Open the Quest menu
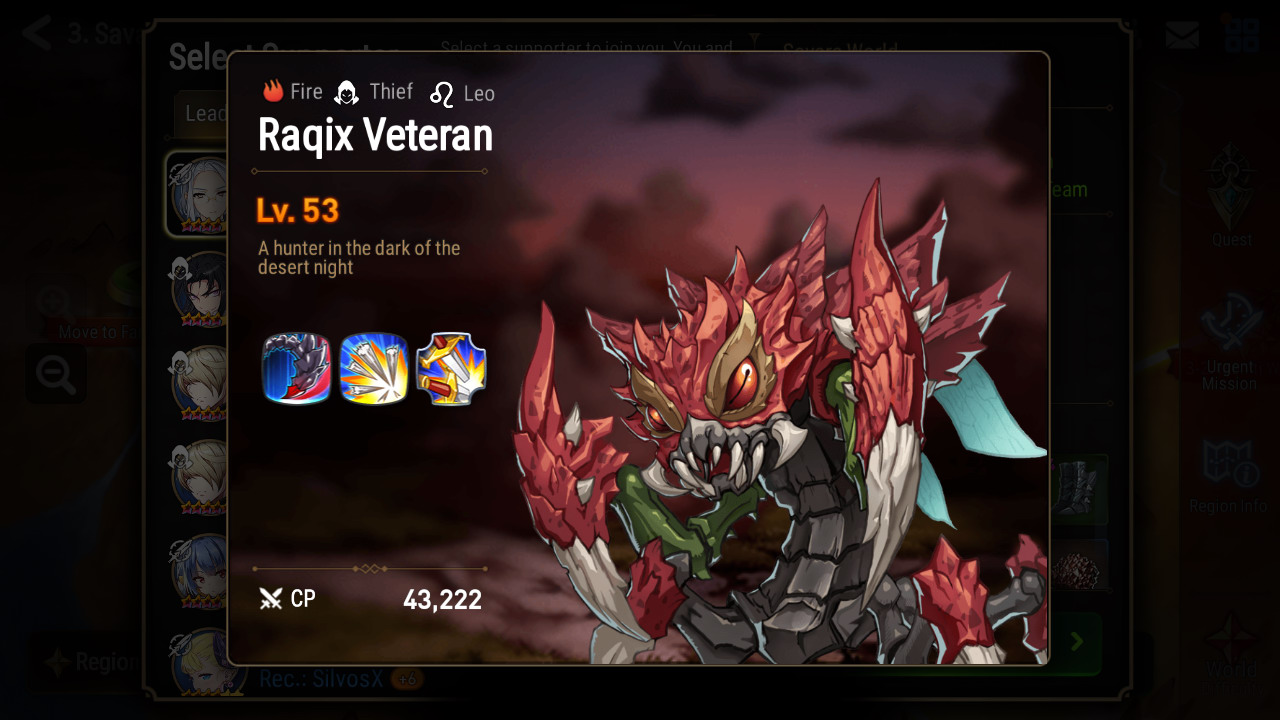This screenshot has height=720, width=1280. [1231, 197]
